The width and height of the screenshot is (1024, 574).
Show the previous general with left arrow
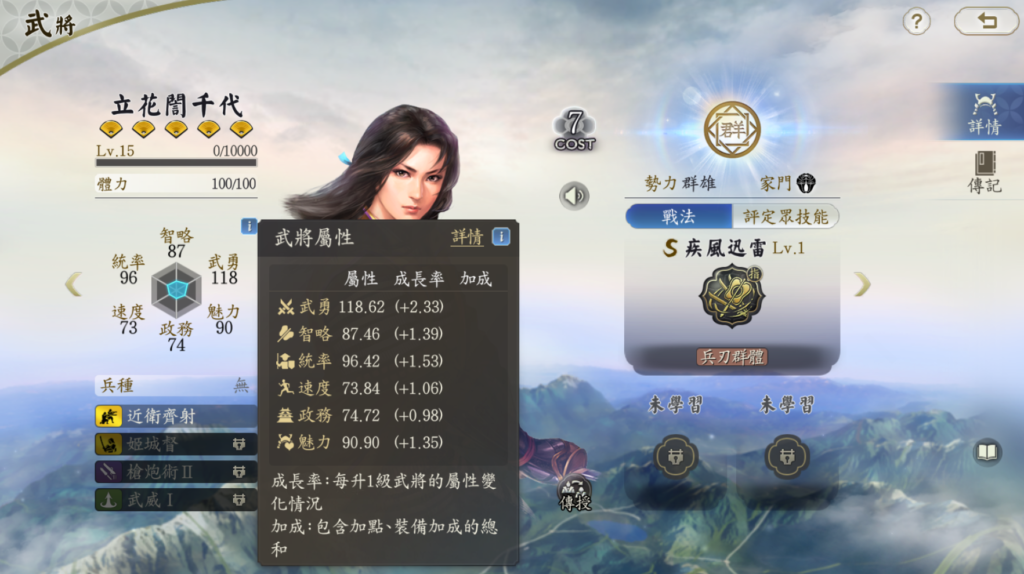click(73, 285)
